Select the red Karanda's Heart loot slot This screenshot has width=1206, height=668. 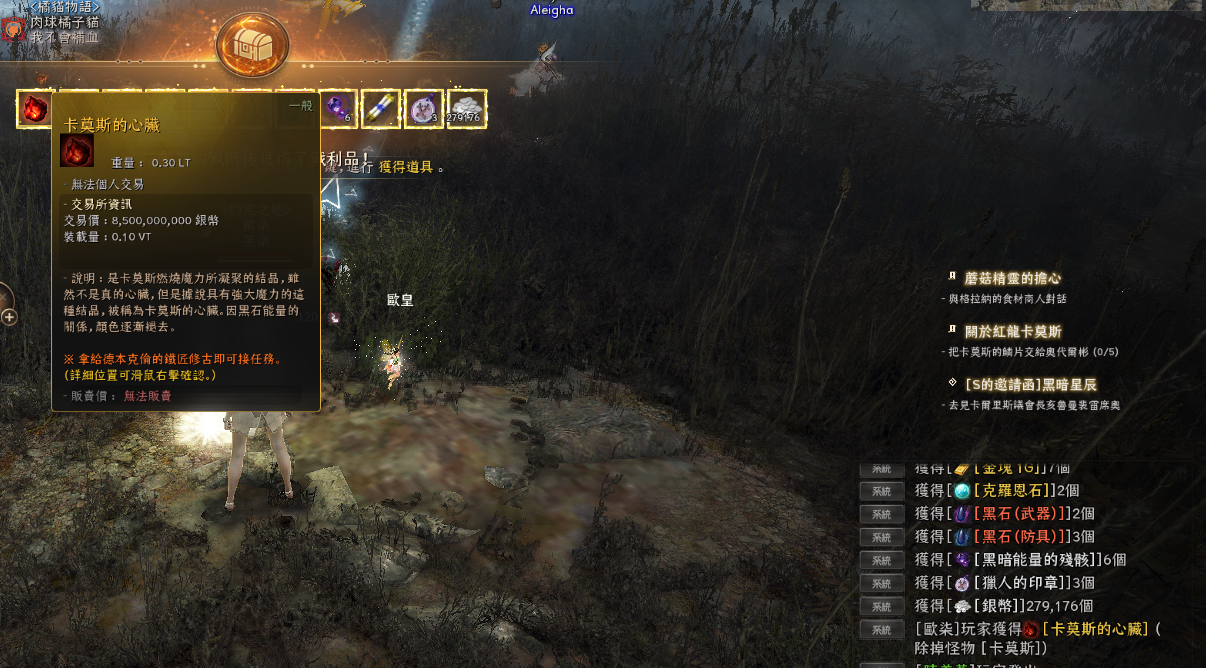tap(35, 109)
